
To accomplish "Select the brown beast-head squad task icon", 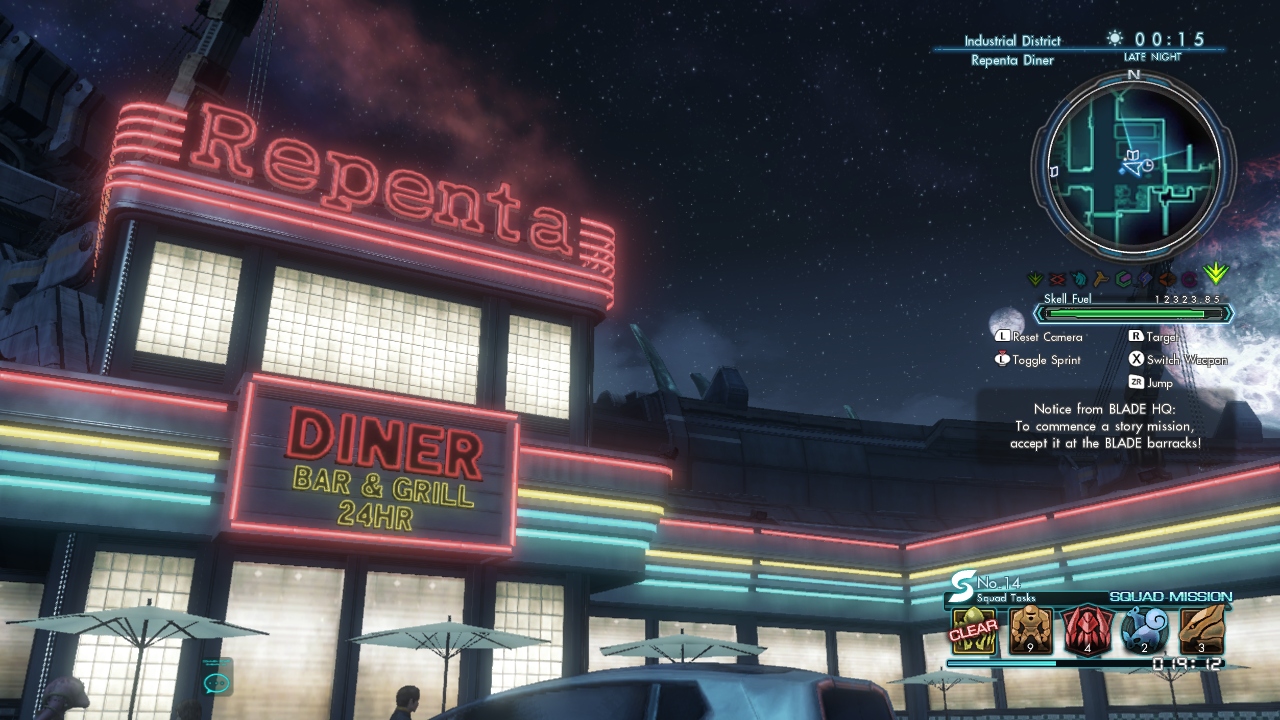I will pyautogui.click(x=1202, y=629).
